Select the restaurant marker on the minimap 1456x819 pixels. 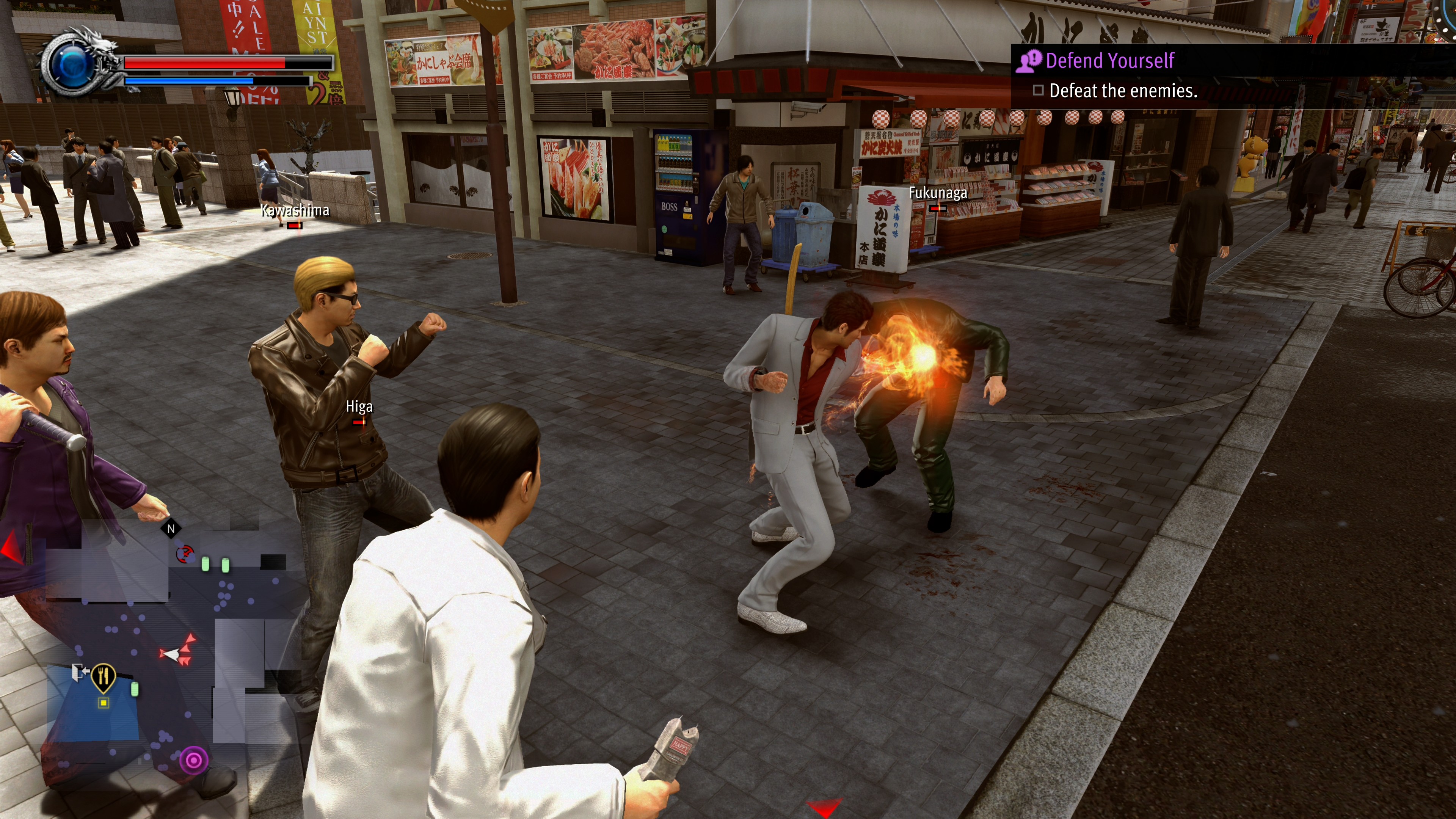(x=104, y=676)
